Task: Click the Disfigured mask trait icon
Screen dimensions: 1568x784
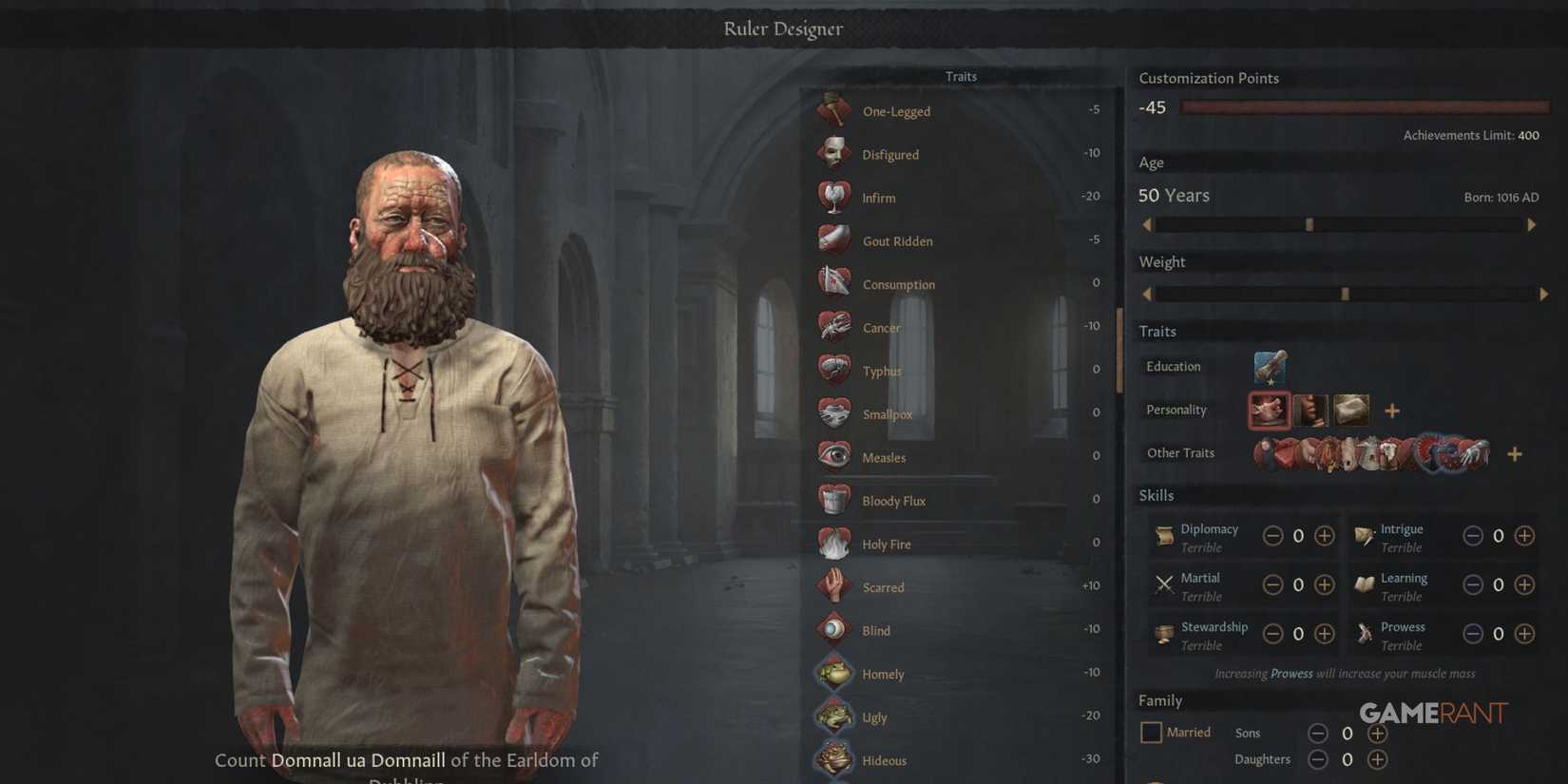Action: [x=833, y=153]
